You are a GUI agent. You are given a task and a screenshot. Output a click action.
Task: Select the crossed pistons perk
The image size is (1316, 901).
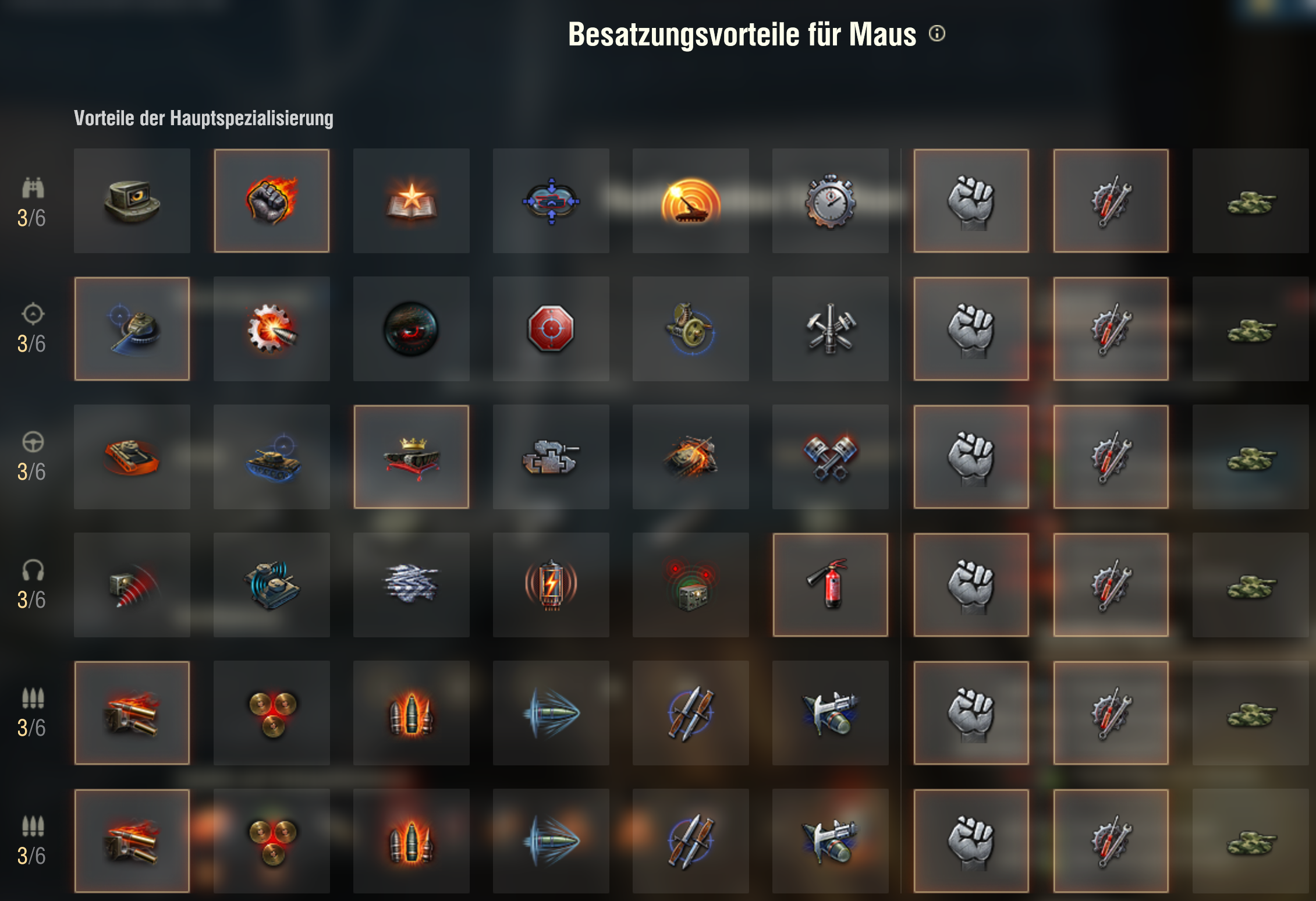(831, 457)
